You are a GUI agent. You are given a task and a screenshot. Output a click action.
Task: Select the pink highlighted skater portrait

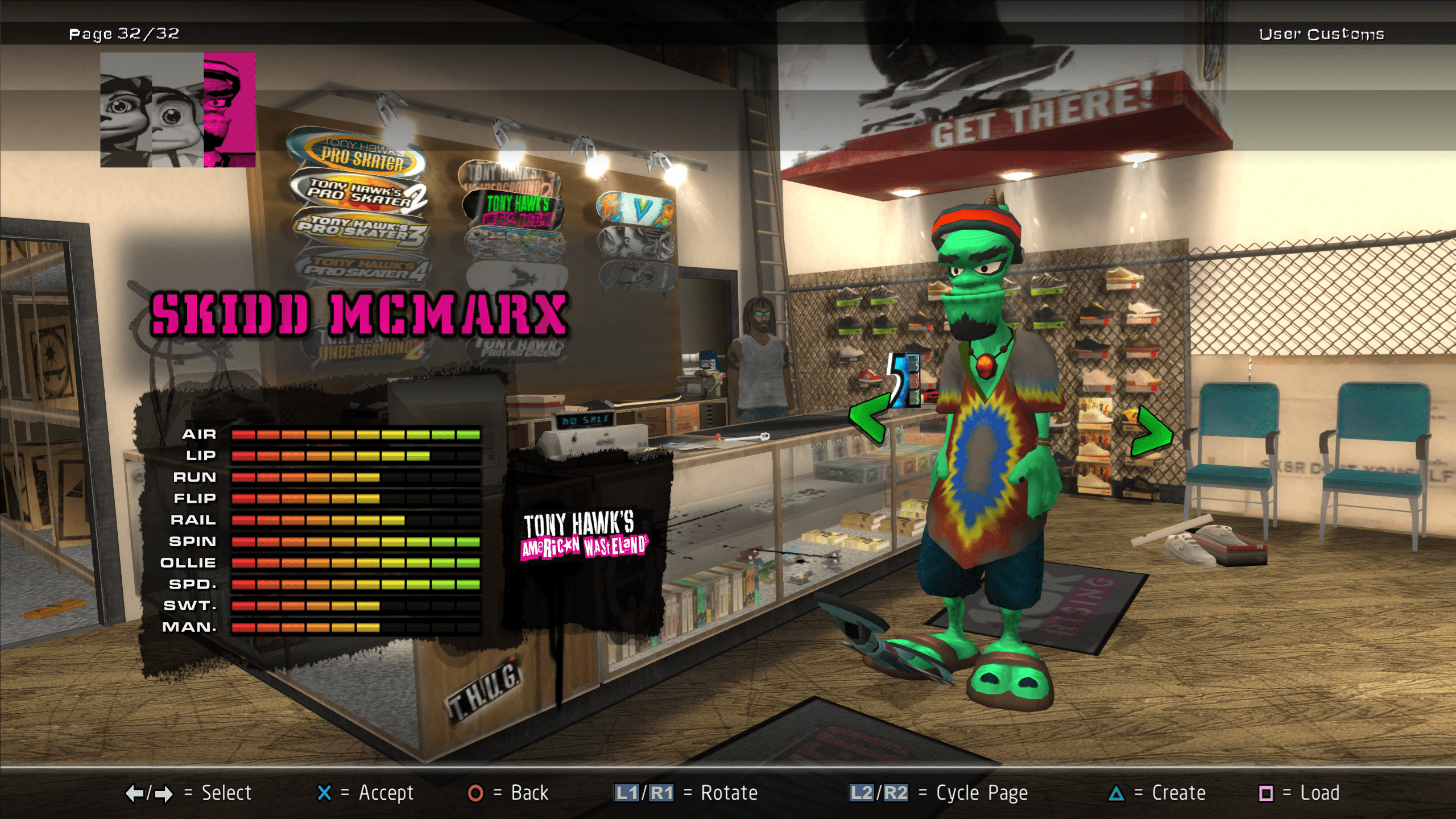229,109
